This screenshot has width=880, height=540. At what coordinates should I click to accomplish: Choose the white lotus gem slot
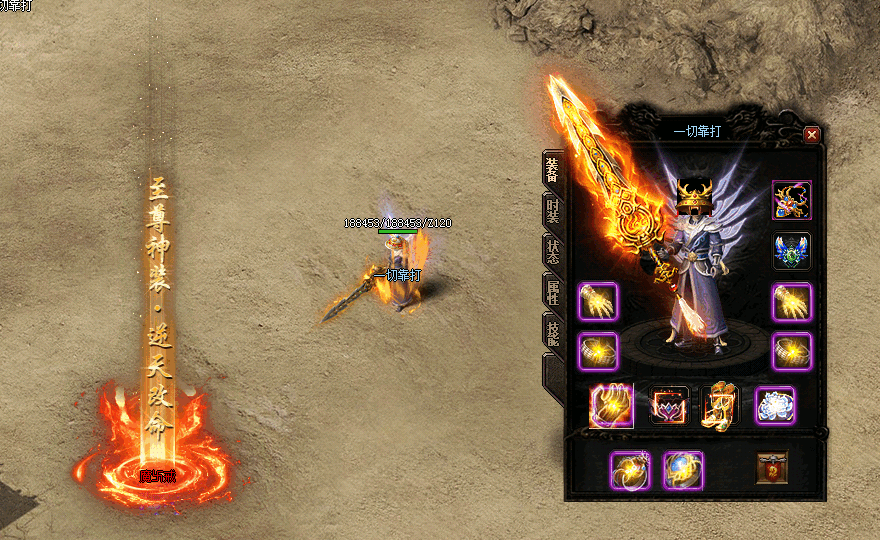click(775, 406)
